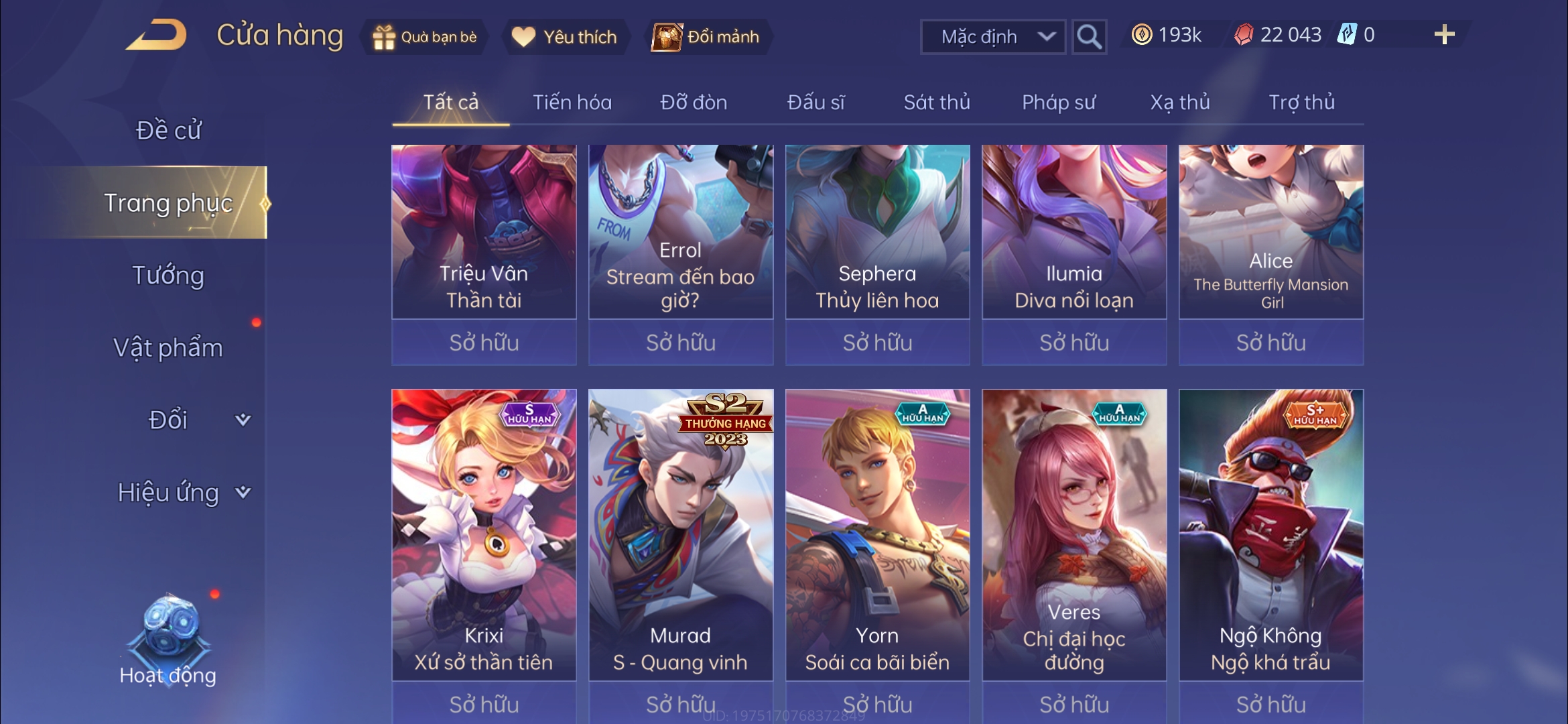This screenshot has height=724, width=1568.
Task: Click the magnifying glass search button
Action: click(x=1089, y=37)
